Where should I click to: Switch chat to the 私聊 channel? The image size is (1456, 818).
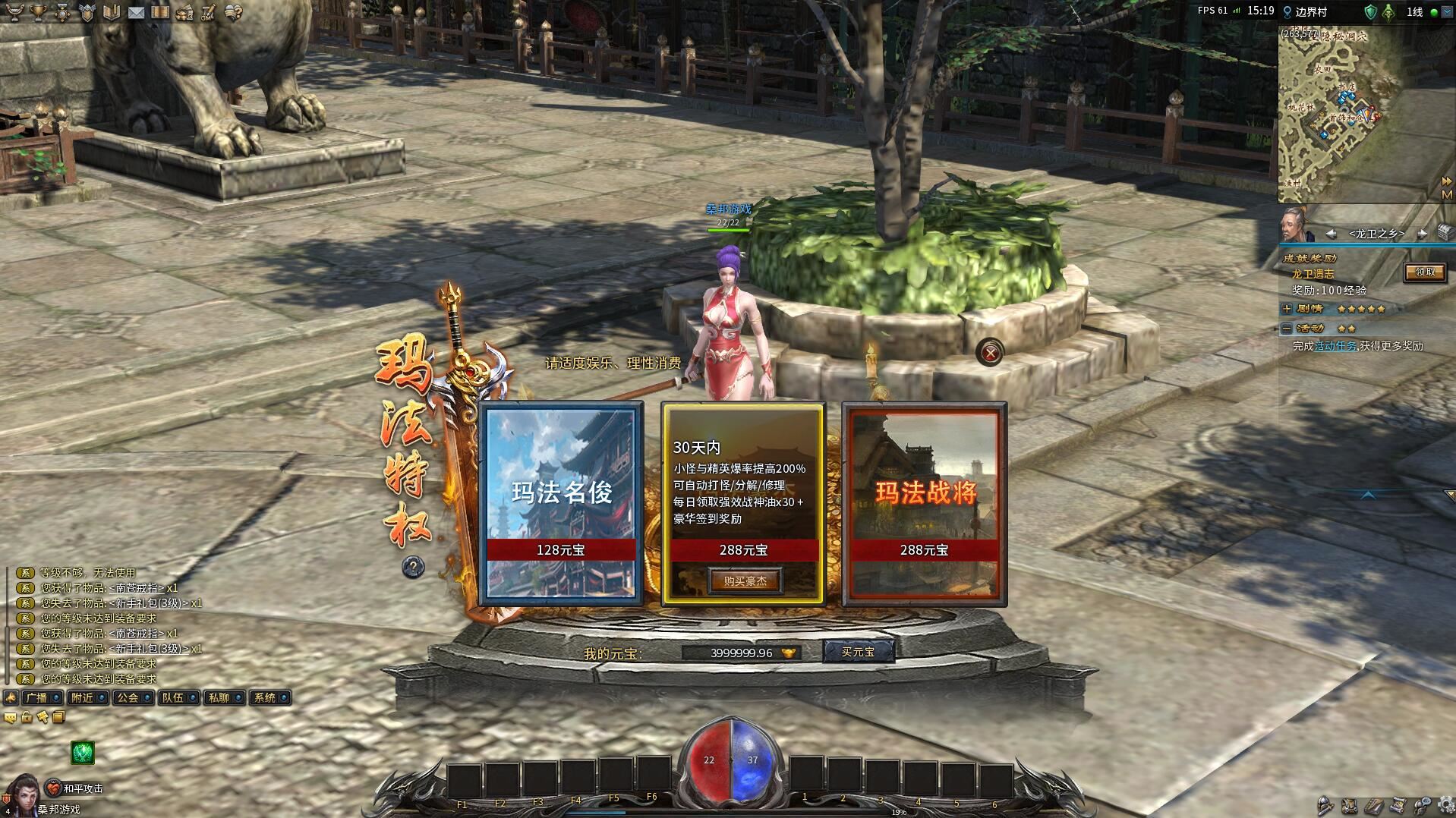tap(219, 697)
